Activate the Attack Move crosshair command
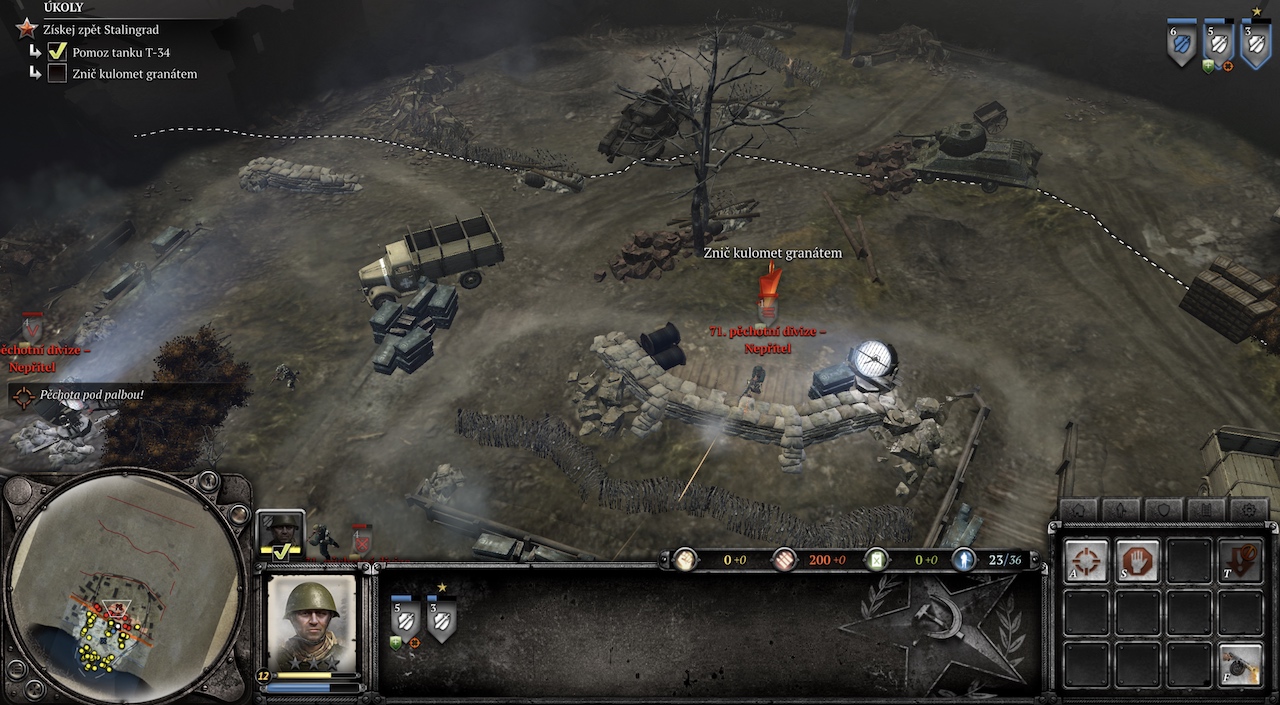1280x705 pixels. (x=1086, y=562)
